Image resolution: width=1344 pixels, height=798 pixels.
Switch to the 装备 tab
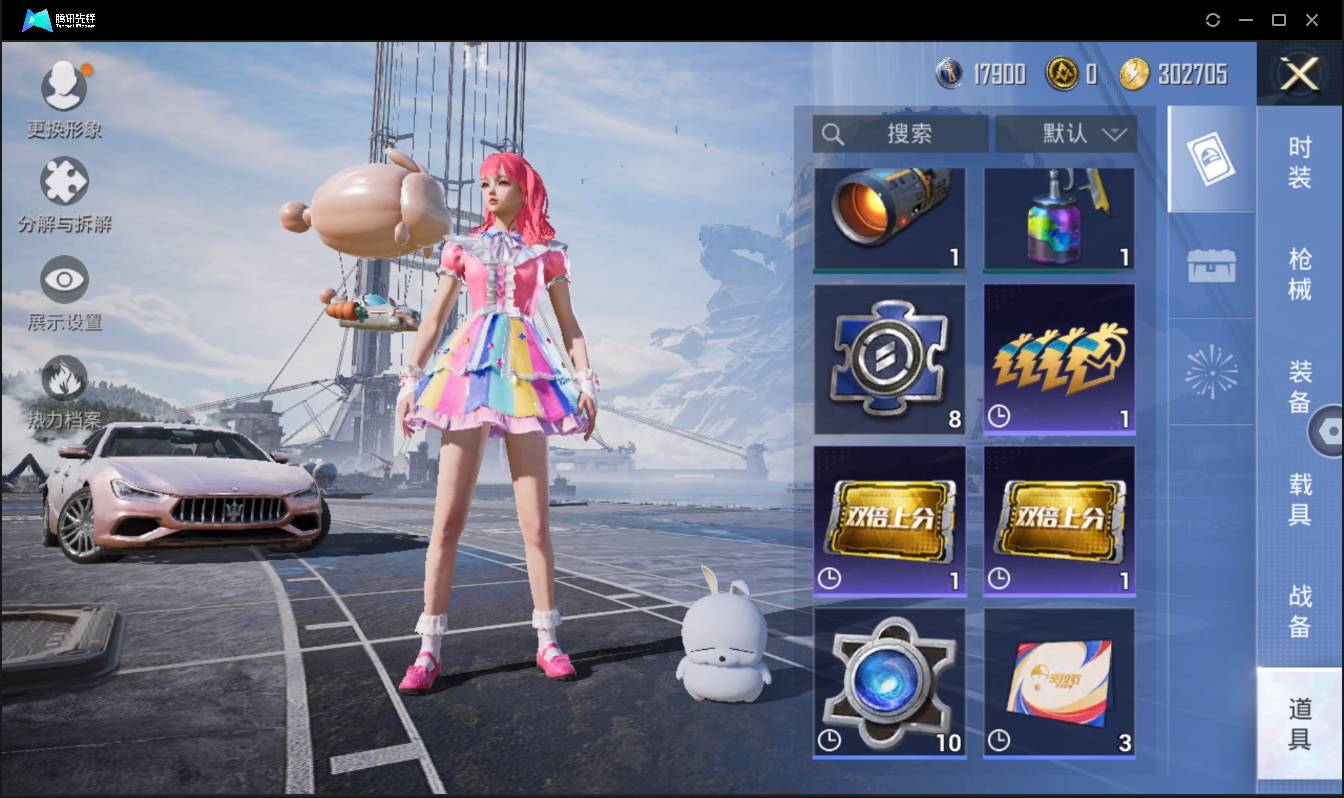[x=1299, y=386]
